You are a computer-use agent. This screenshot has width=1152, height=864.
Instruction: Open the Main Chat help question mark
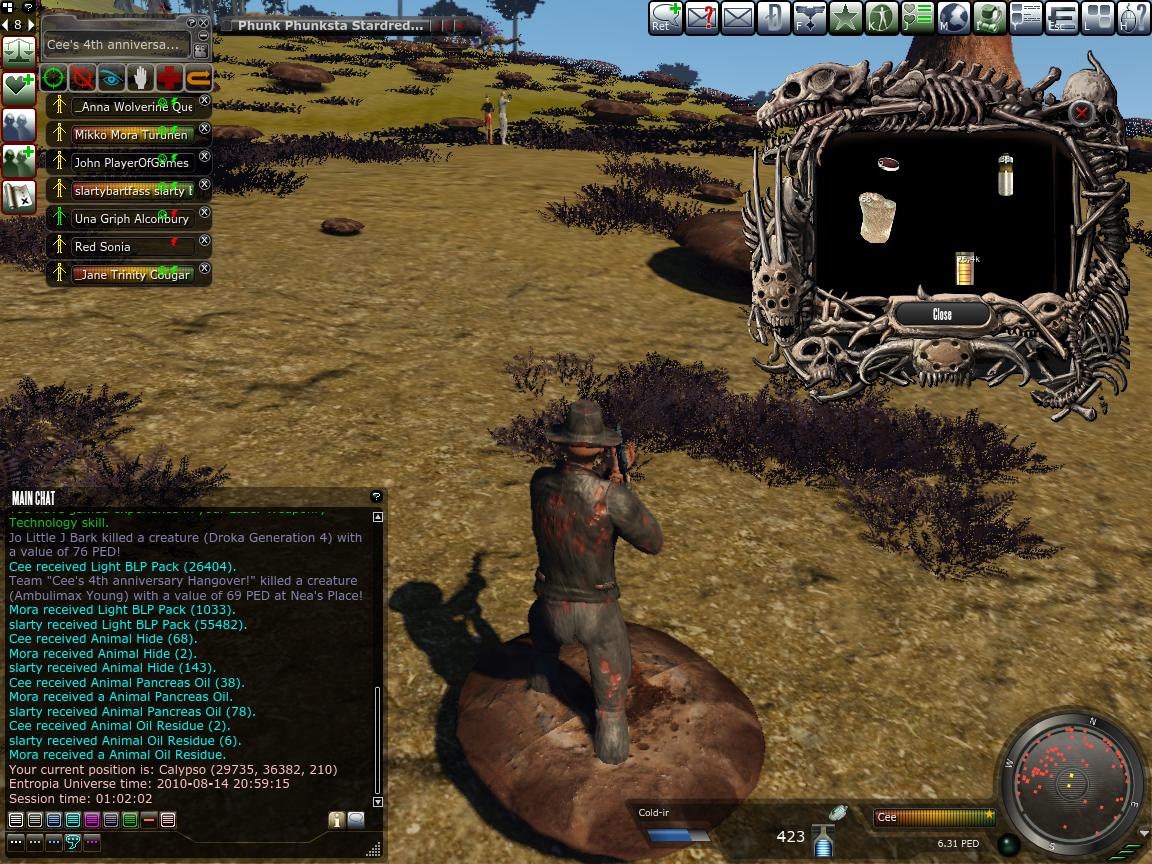(376, 496)
